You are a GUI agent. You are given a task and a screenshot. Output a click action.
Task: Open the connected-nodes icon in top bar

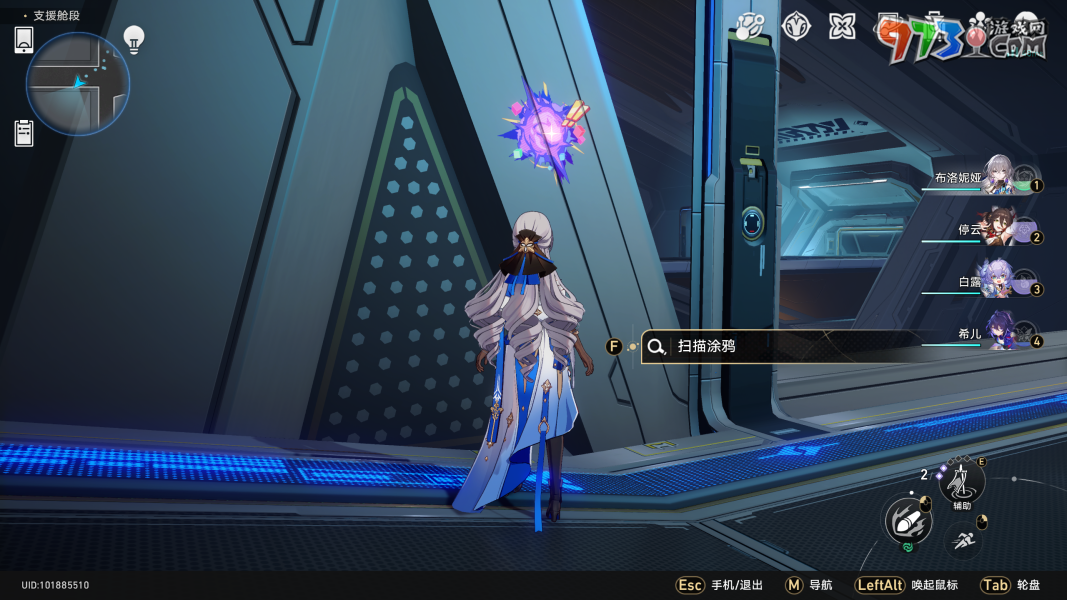click(x=748, y=26)
